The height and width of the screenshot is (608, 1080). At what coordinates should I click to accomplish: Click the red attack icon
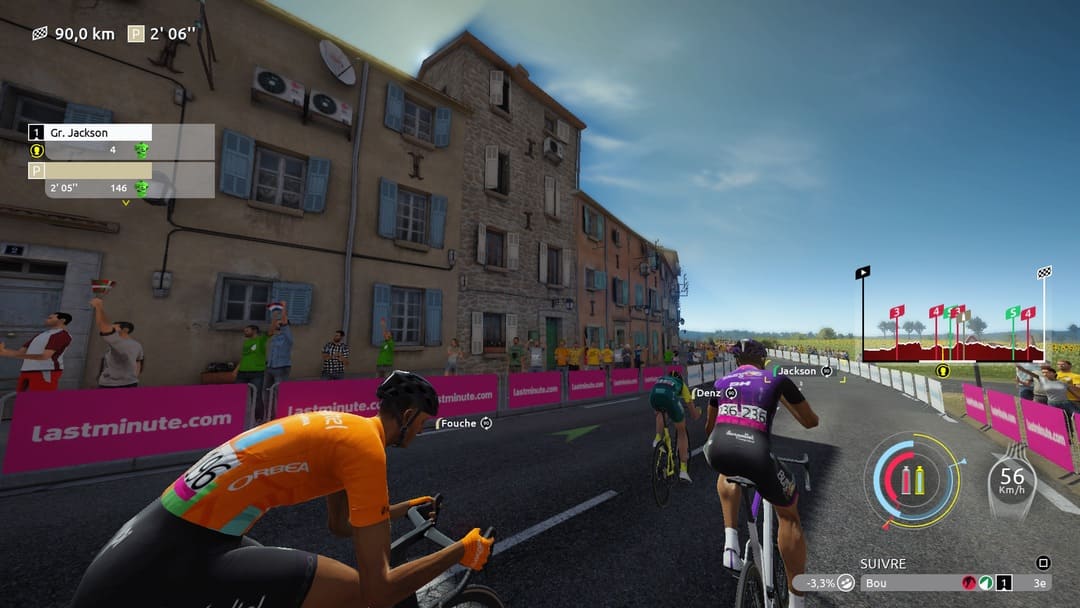(x=968, y=583)
